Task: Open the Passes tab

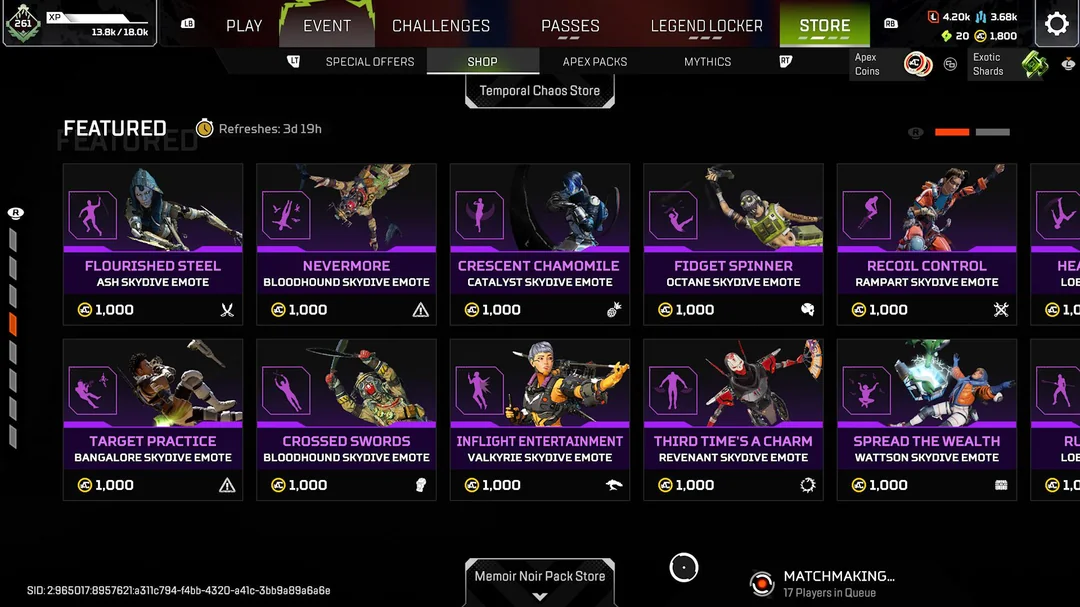Action: pyautogui.click(x=570, y=25)
